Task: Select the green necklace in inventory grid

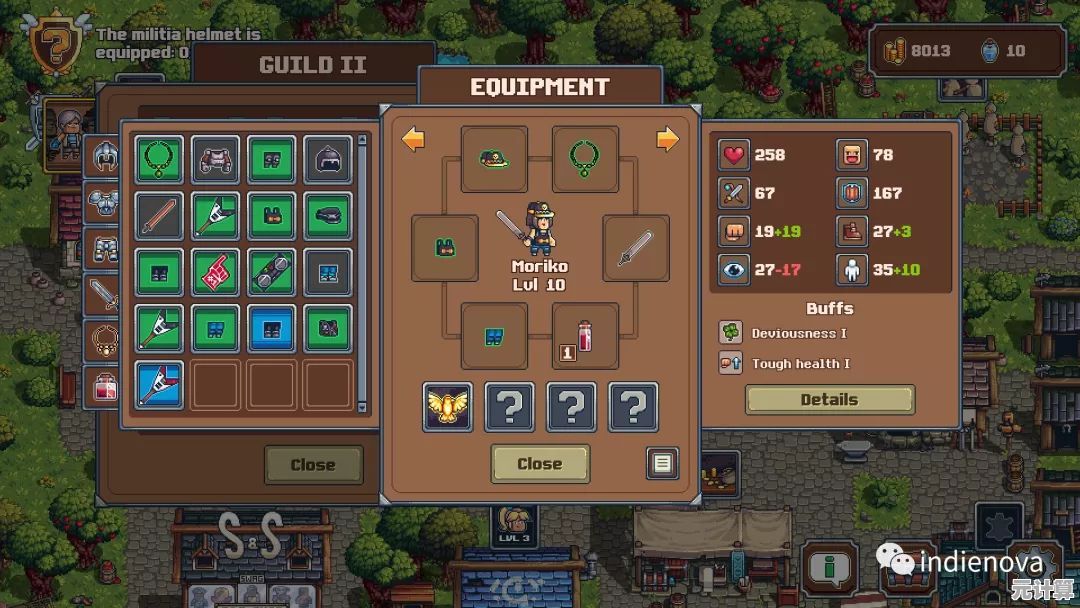Action: click(159, 159)
